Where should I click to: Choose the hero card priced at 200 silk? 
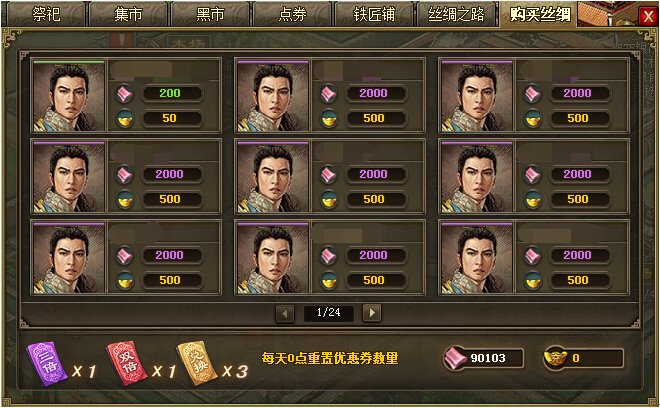coord(69,95)
